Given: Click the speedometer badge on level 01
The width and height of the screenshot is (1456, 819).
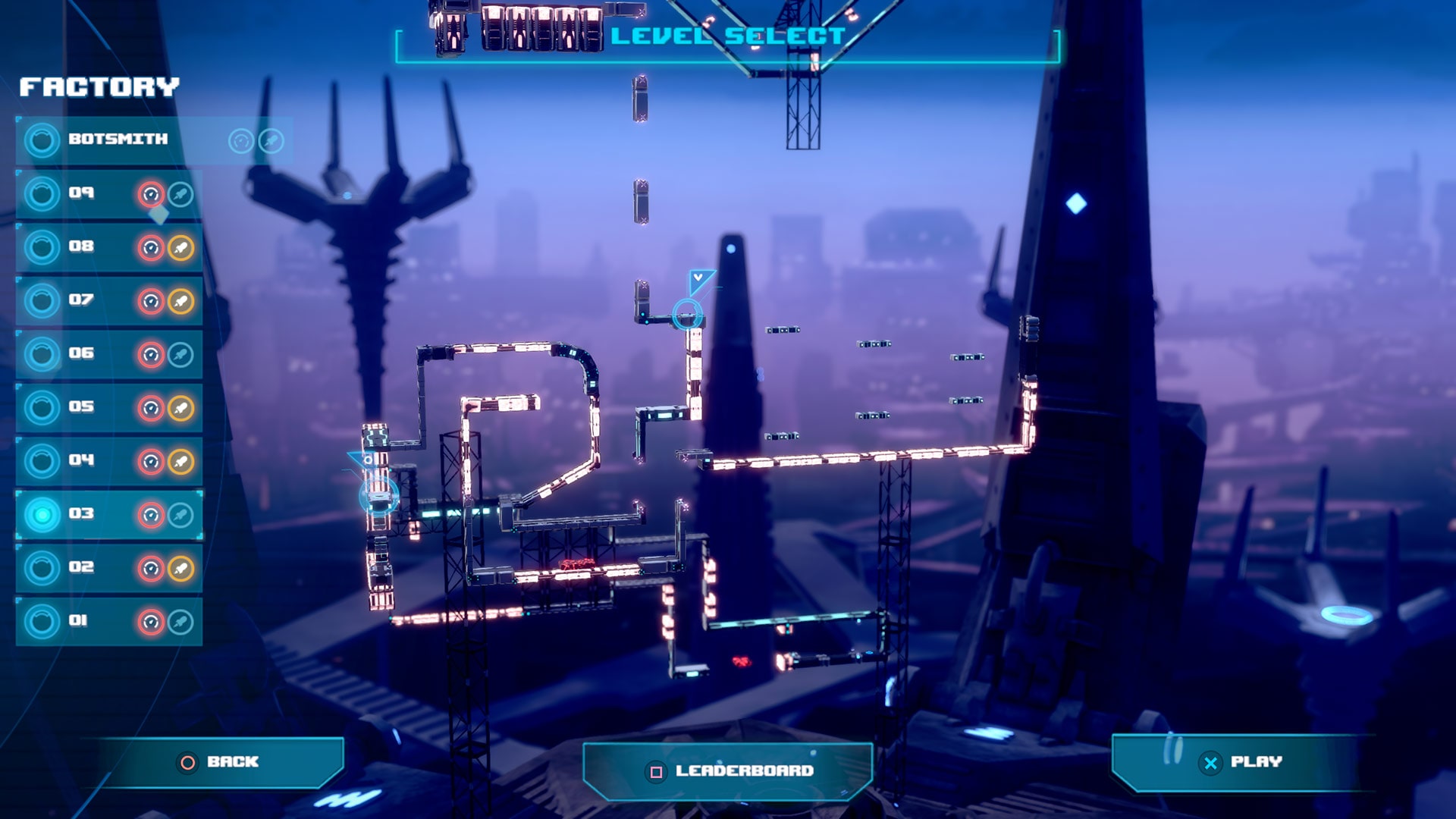Looking at the screenshot, I should 150,619.
